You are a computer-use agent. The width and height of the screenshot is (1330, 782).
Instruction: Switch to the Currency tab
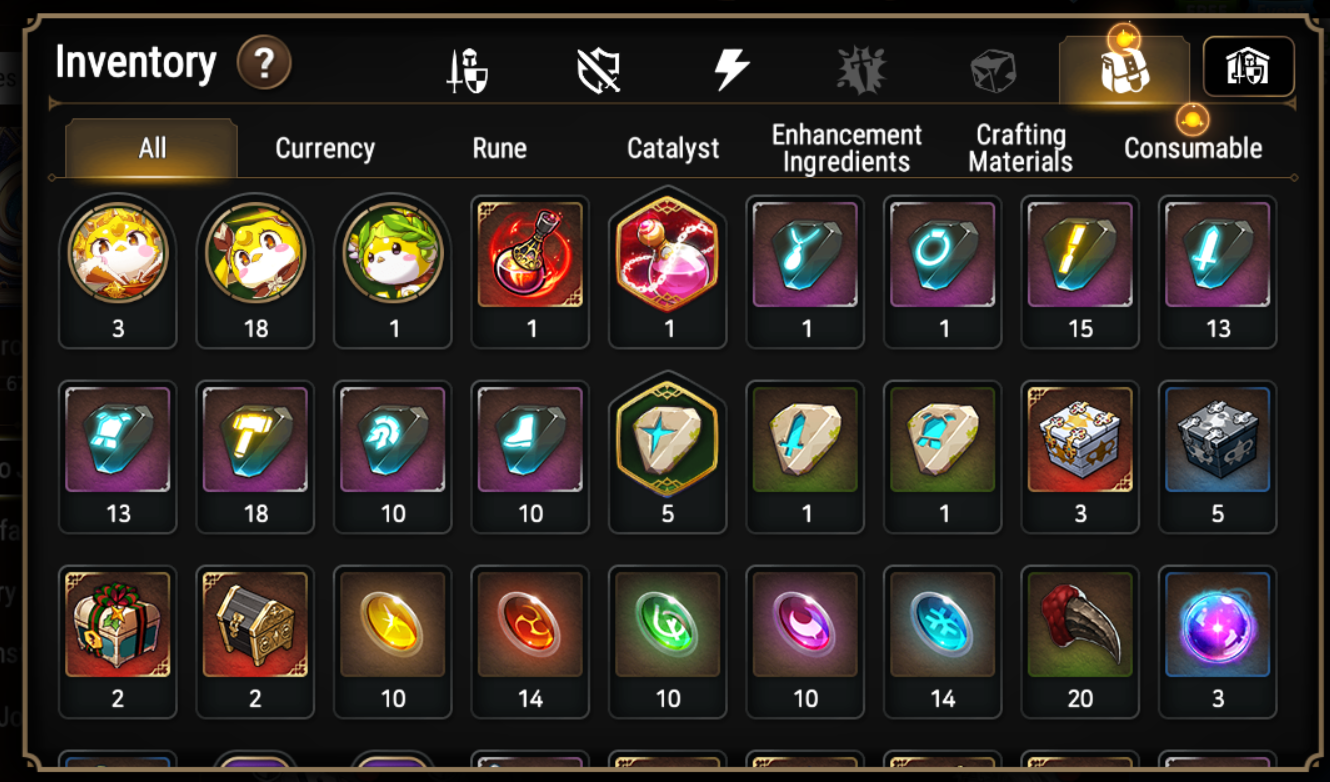pyautogui.click(x=324, y=148)
